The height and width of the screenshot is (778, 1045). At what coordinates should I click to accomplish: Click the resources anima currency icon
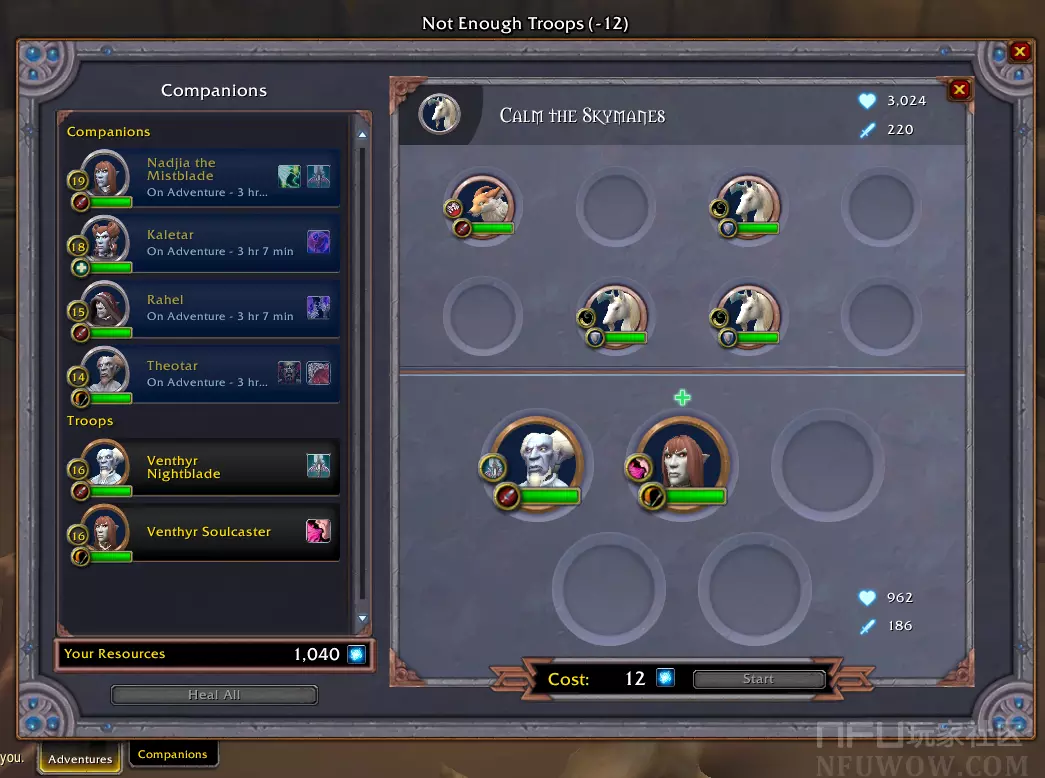point(356,654)
